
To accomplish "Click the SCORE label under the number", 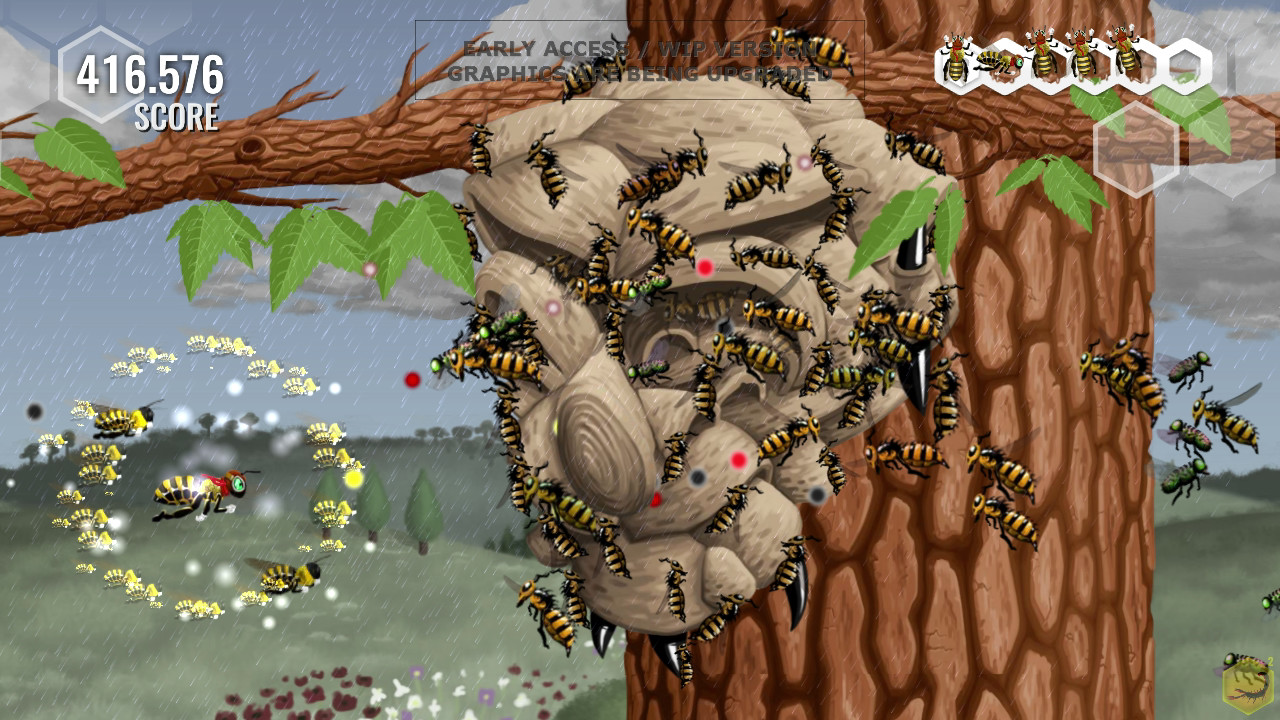I will click(x=175, y=114).
